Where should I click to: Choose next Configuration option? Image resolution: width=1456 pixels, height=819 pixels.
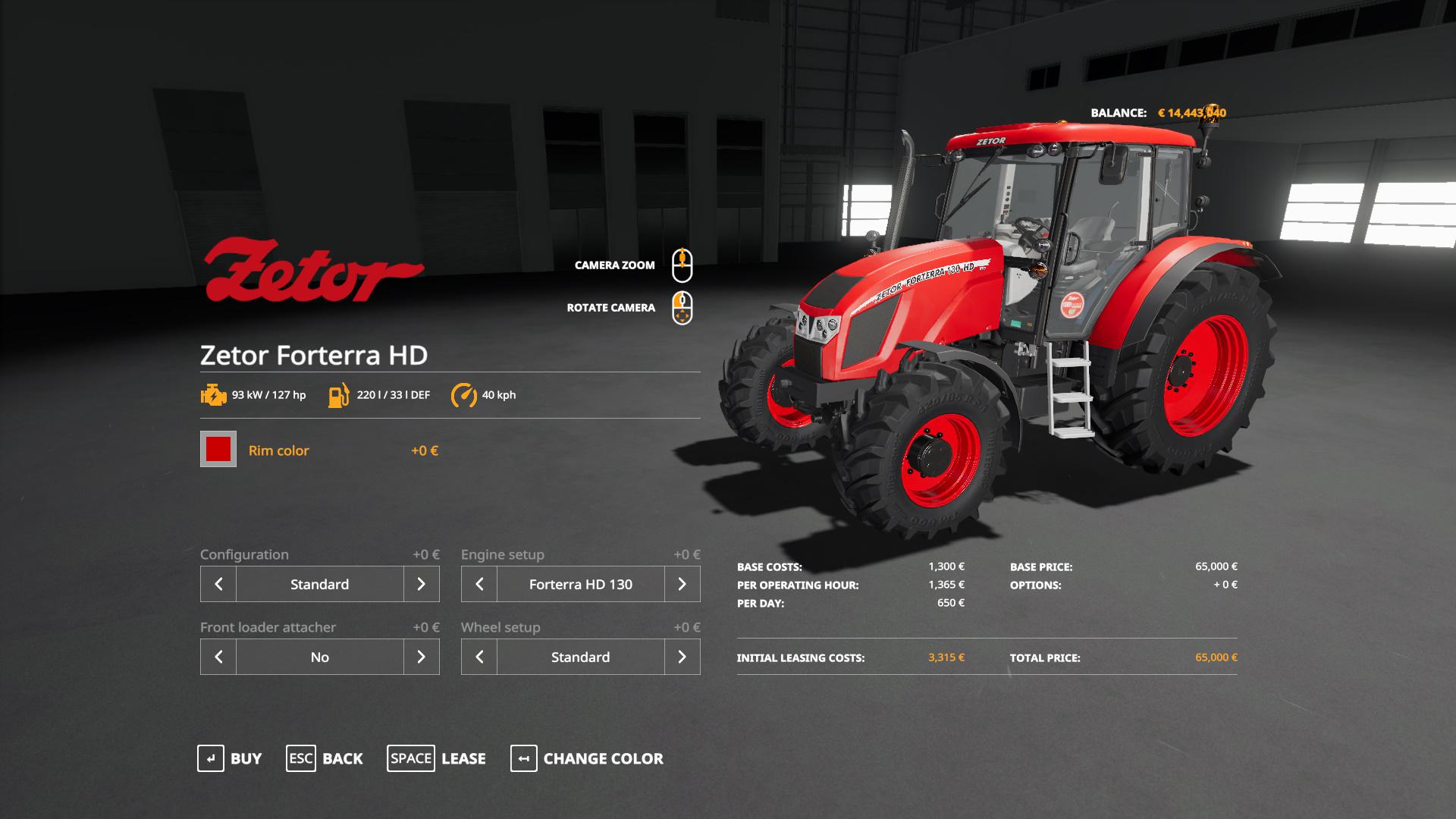(x=421, y=584)
